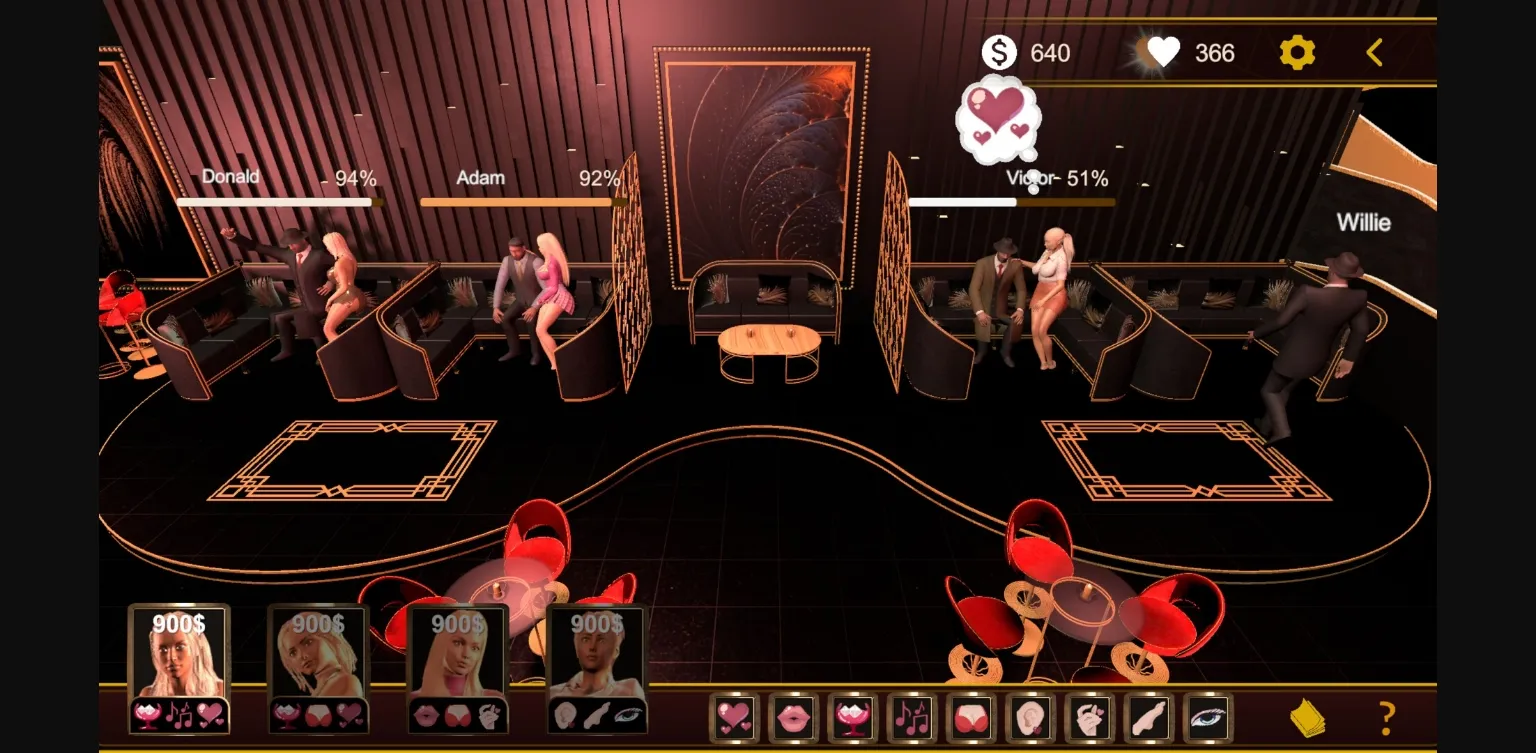The image size is (1536, 753).
Task: Activate the foot skill icon
Action: pos(1149,718)
